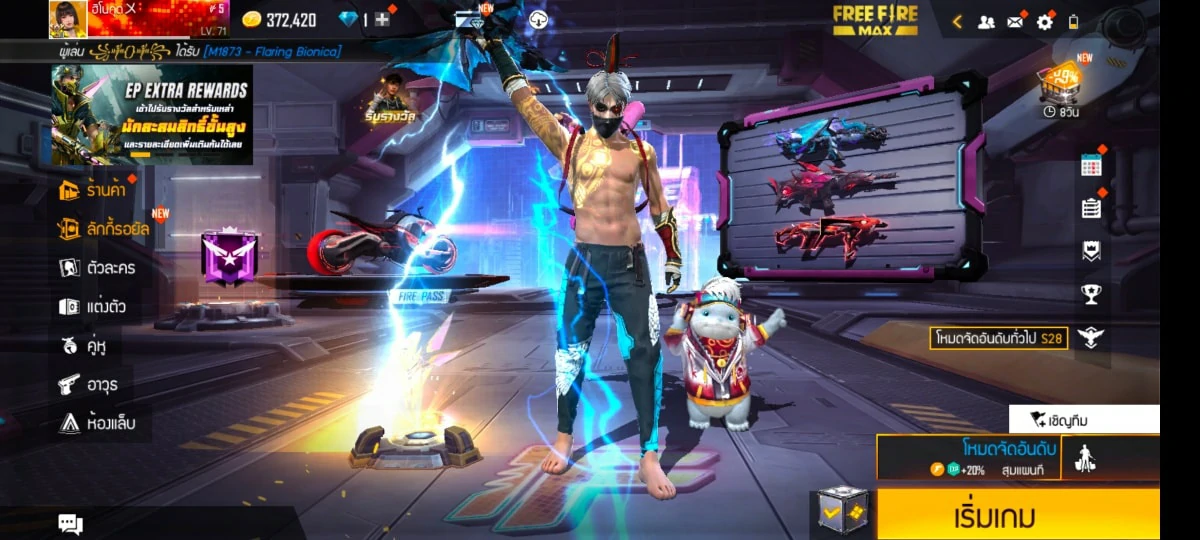Open the ตัวละคร character menu

click(97, 268)
